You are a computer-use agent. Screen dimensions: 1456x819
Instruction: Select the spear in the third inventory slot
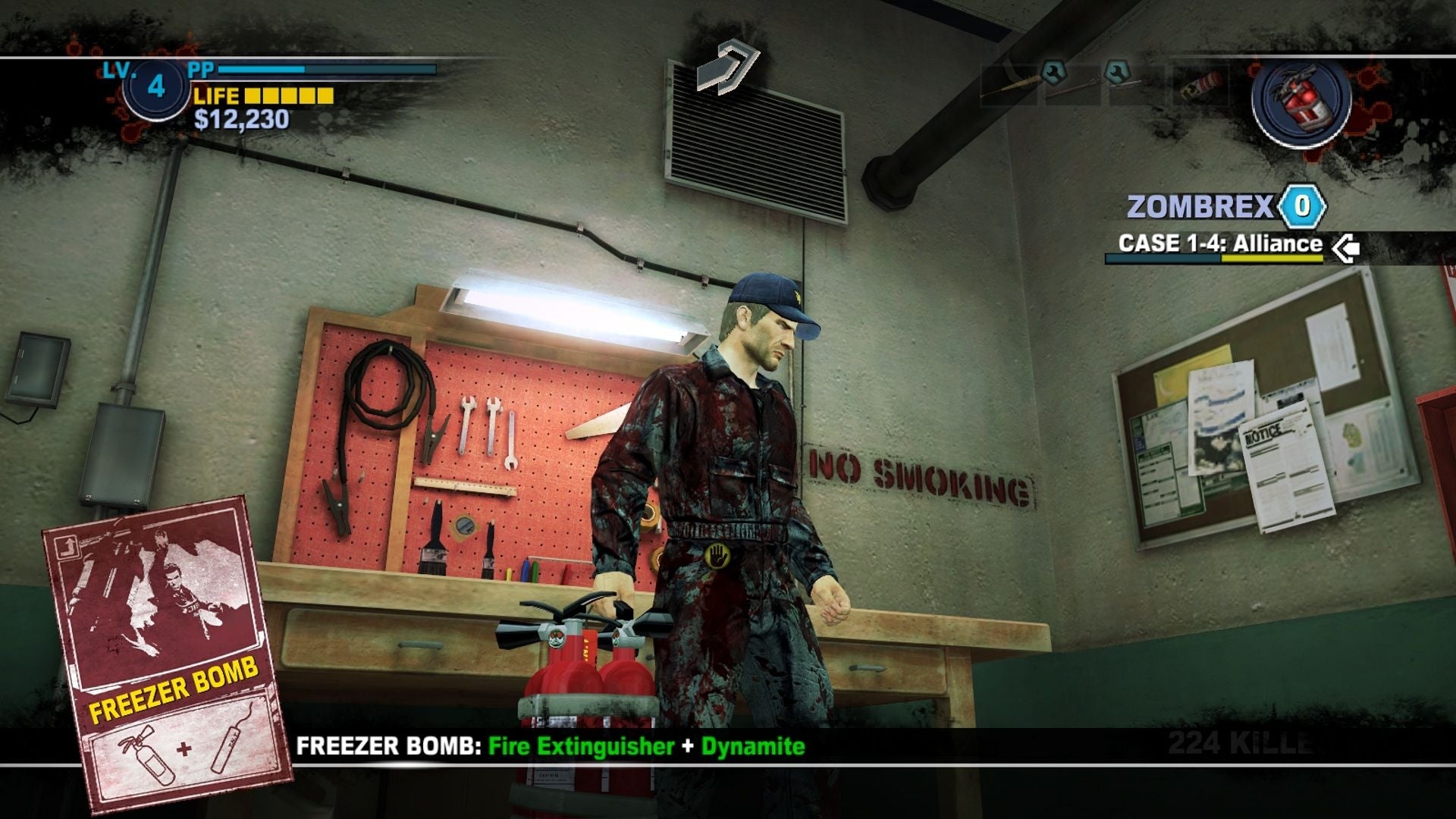click(1134, 83)
